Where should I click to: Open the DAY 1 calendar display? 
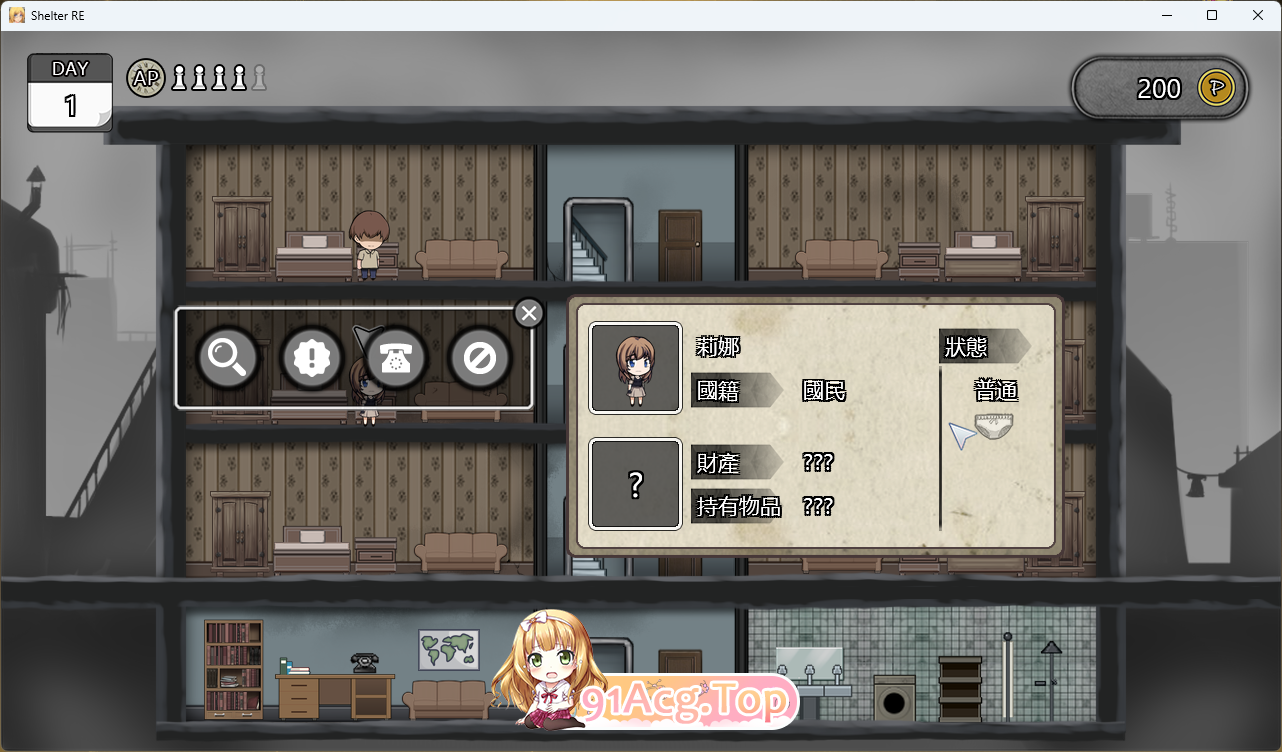click(x=69, y=93)
